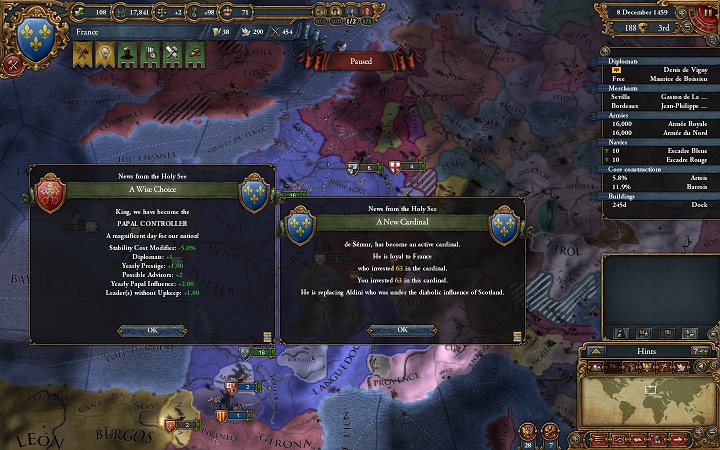Confirm the A Wise Choice popup with OK
This screenshot has width=720, height=450.
pyautogui.click(x=152, y=330)
